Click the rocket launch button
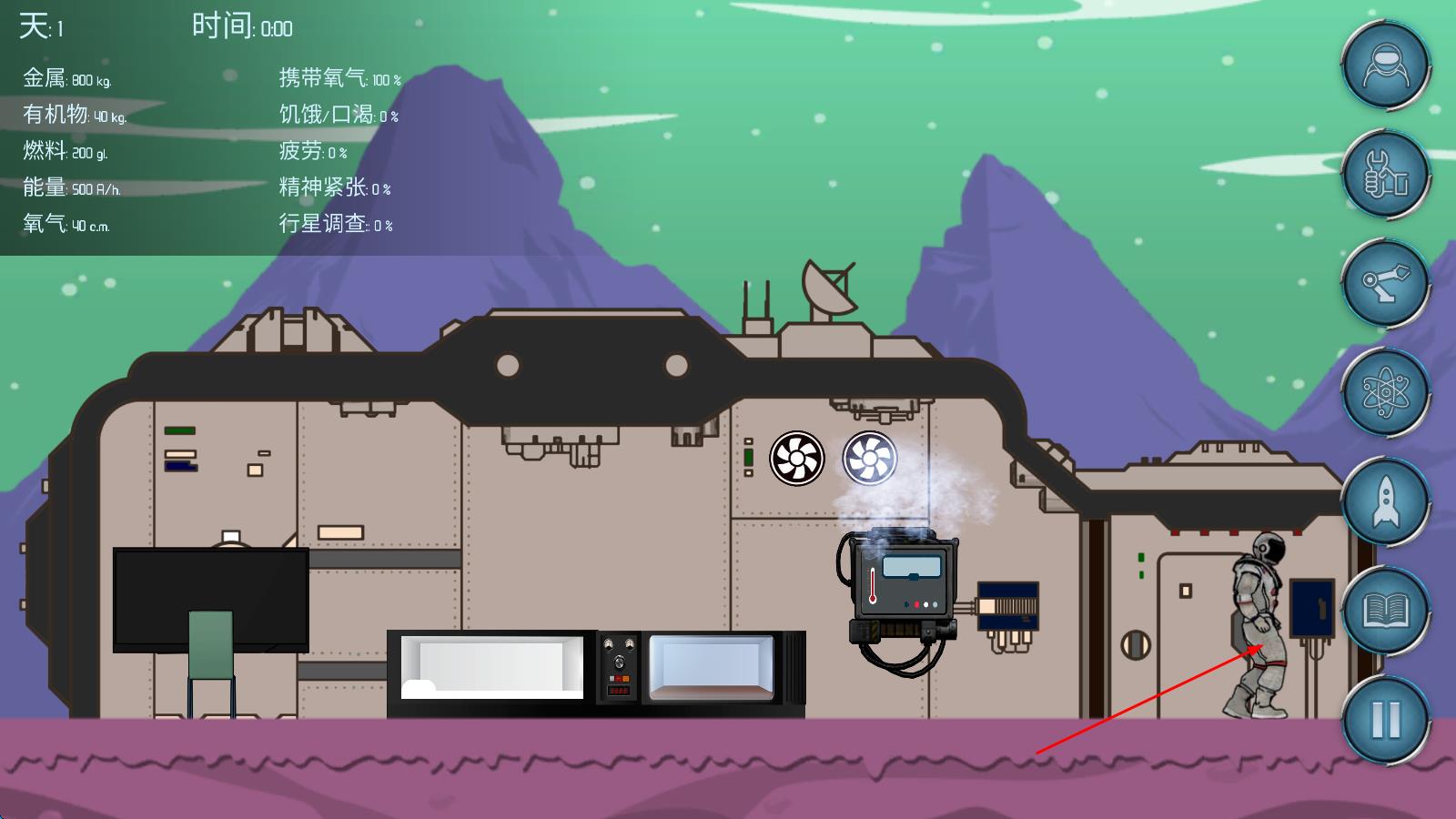The width and height of the screenshot is (1456, 819). [x=1385, y=501]
